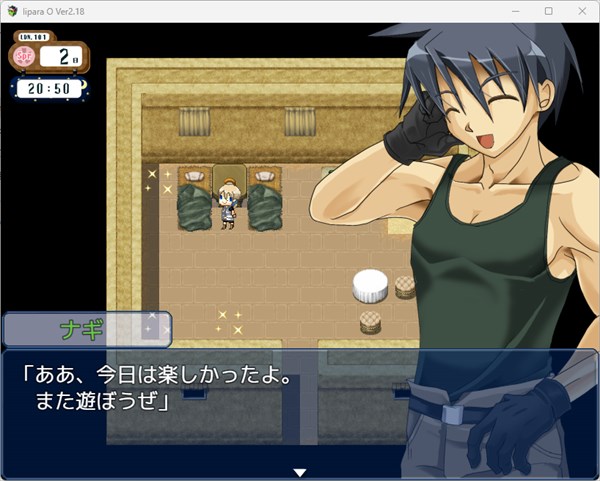The height and width of the screenshot is (481, 600).
Task: Close the game window
Action: (x=577, y=11)
